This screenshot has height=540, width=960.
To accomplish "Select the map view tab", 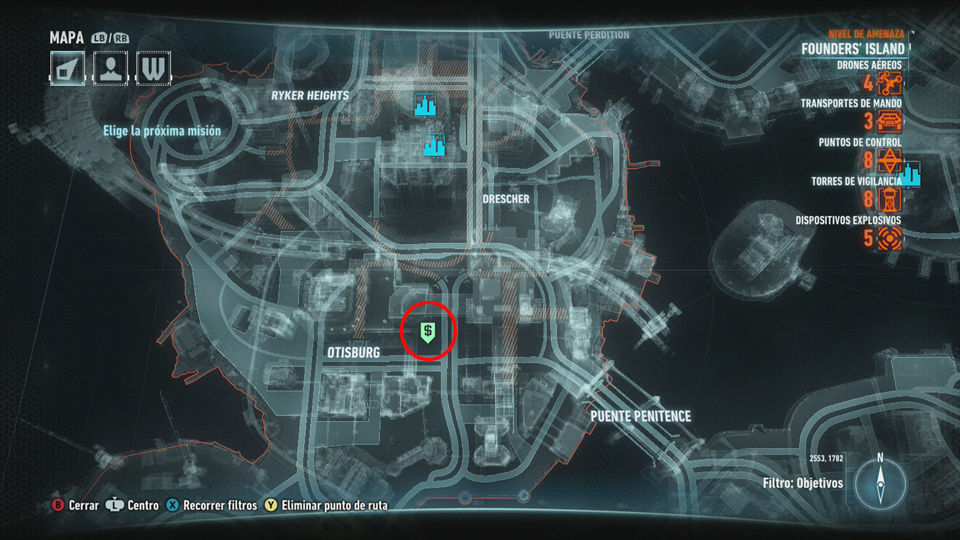I will pyautogui.click(x=68, y=69).
